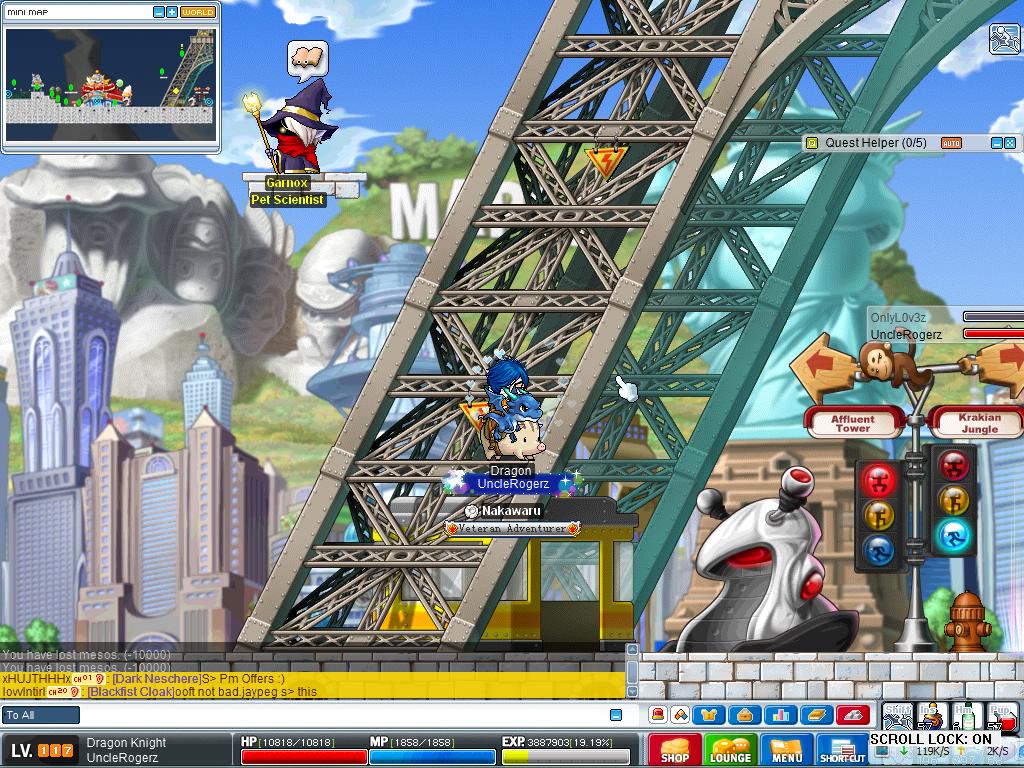The width and height of the screenshot is (1024, 768).
Task: Minimize the Quest Helper panel
Action: [x=996, y=143]
